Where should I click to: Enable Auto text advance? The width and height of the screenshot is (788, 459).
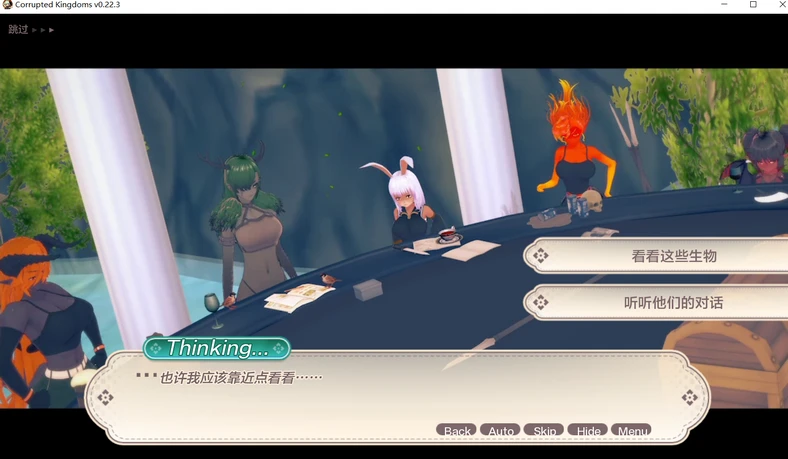[x=501, y=431]
